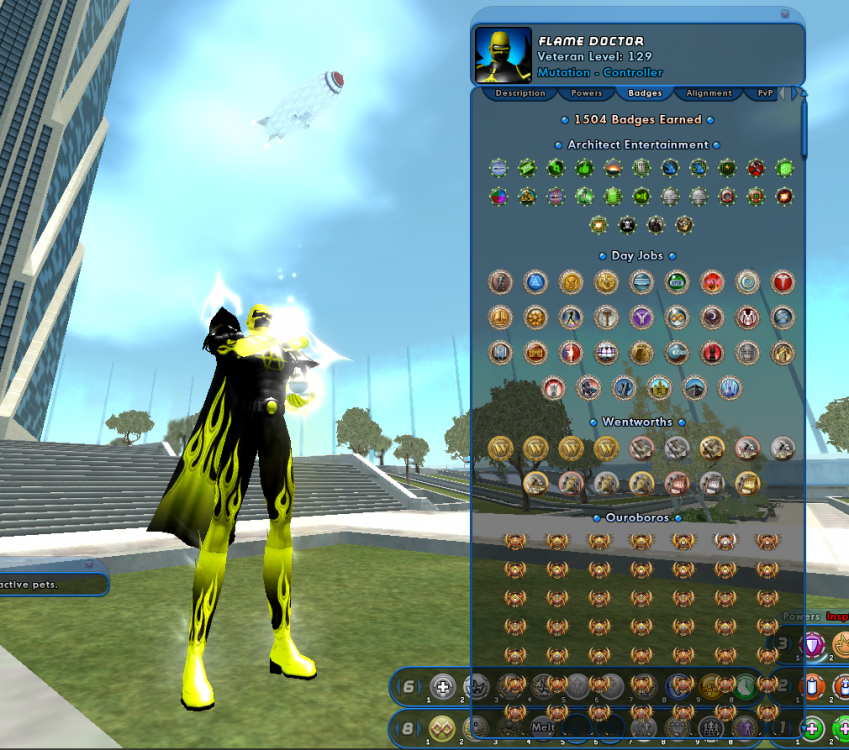This screenshot has width=849, height=750.
Task: Click the scrollbar of the badges list
Action: [x=803, y=125]
